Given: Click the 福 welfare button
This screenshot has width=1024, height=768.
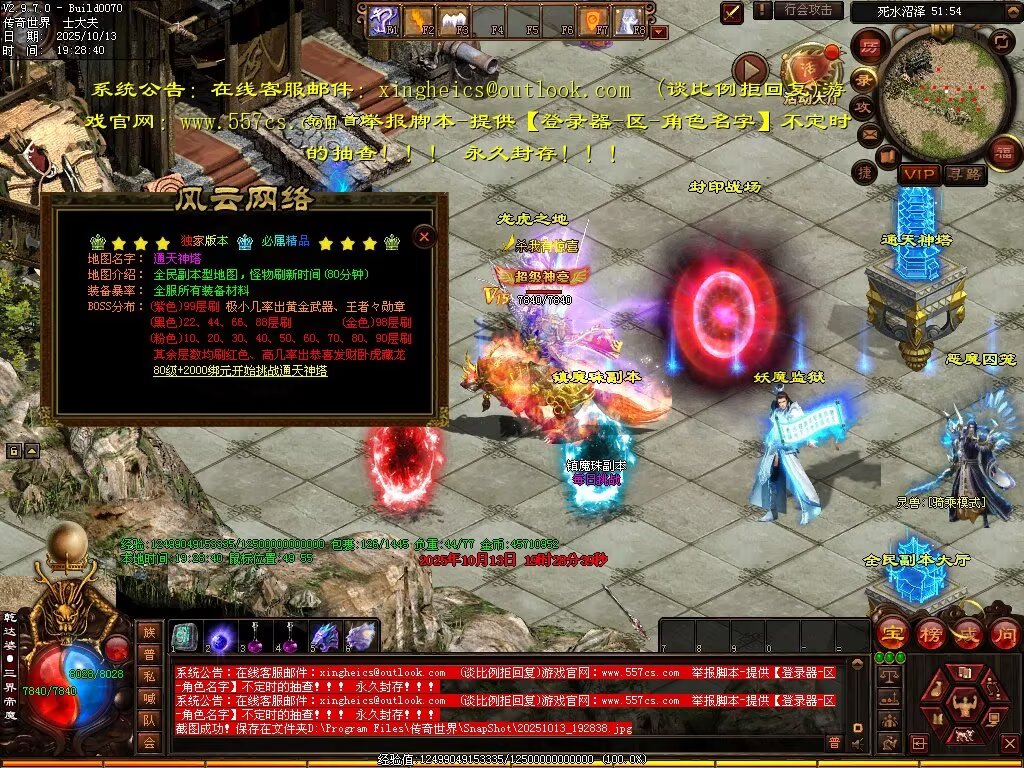Looking at the screenshot, I should point(1003,152).
